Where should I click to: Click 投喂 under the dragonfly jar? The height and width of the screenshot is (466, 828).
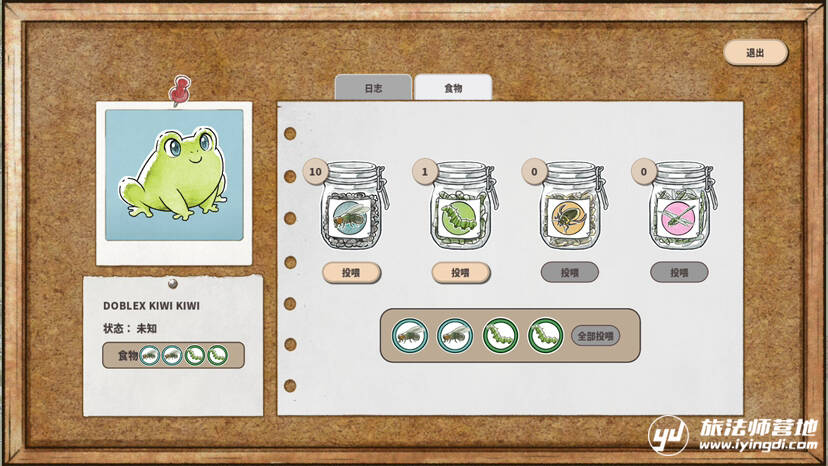[x=679, y=272]
